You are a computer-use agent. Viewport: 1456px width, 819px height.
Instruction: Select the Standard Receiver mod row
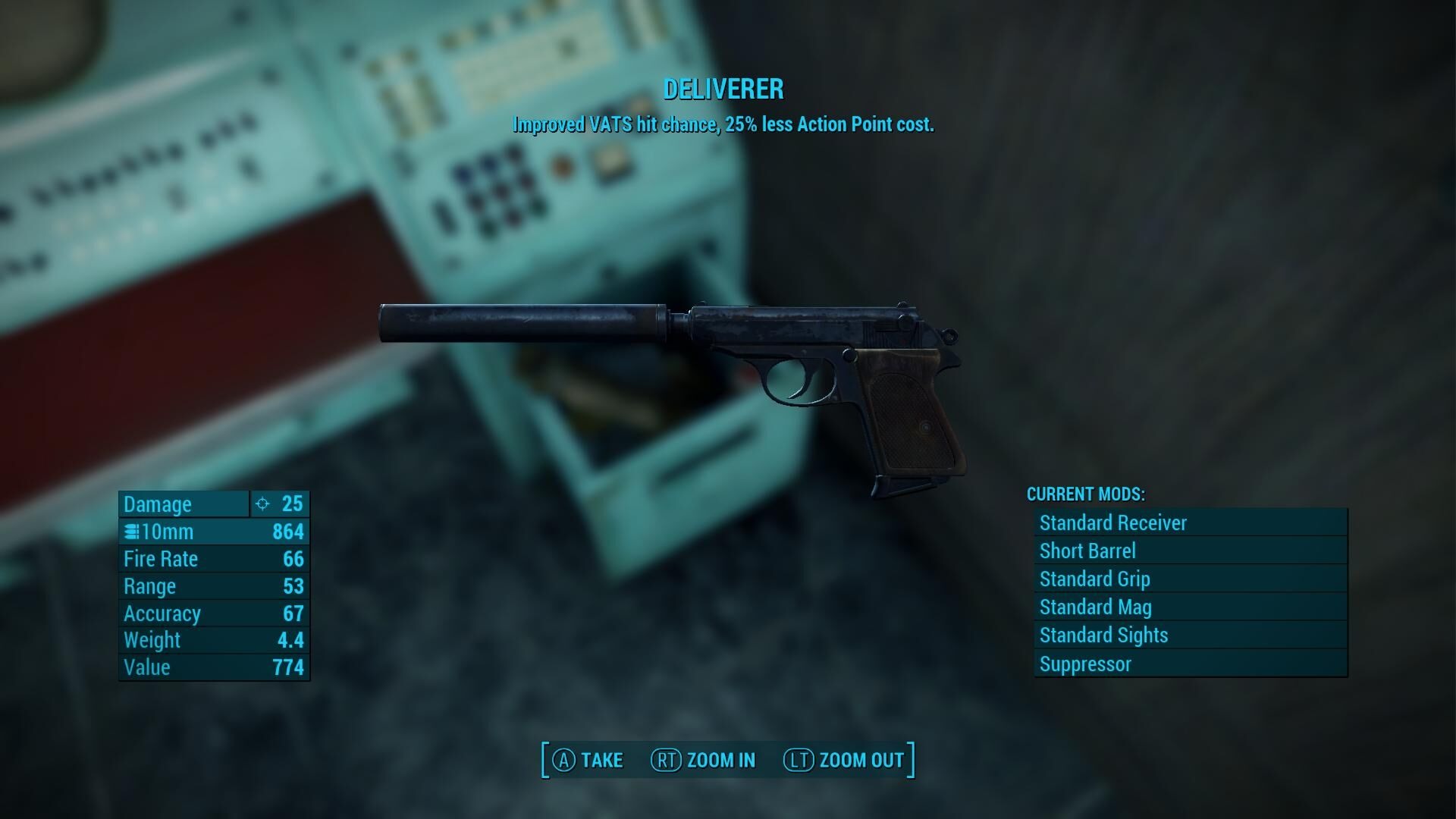1190,522
